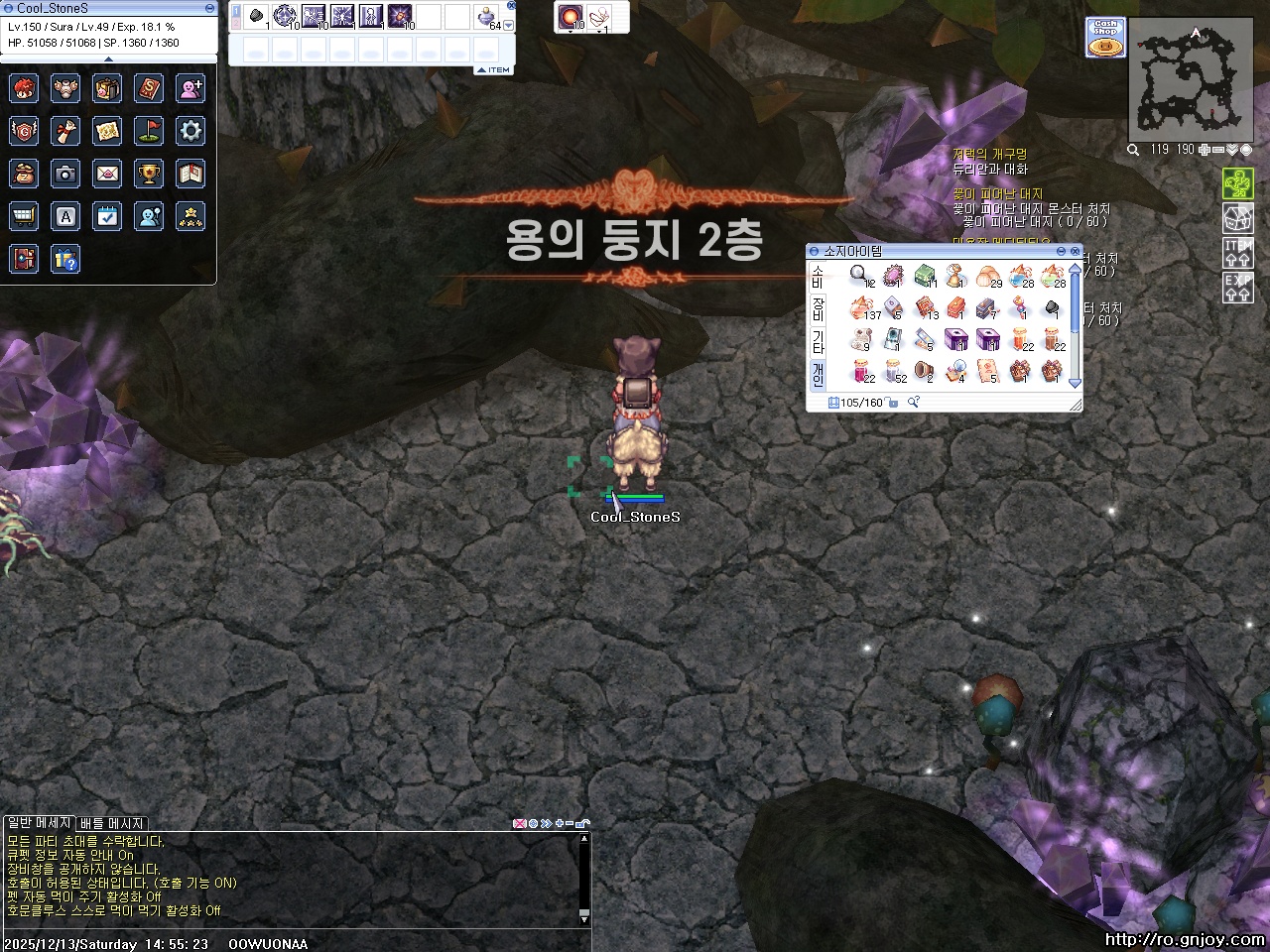This screenshot has width=1270, height=952.
Task: Open the Zeny money bag icon
Action: tap(24, 174)
